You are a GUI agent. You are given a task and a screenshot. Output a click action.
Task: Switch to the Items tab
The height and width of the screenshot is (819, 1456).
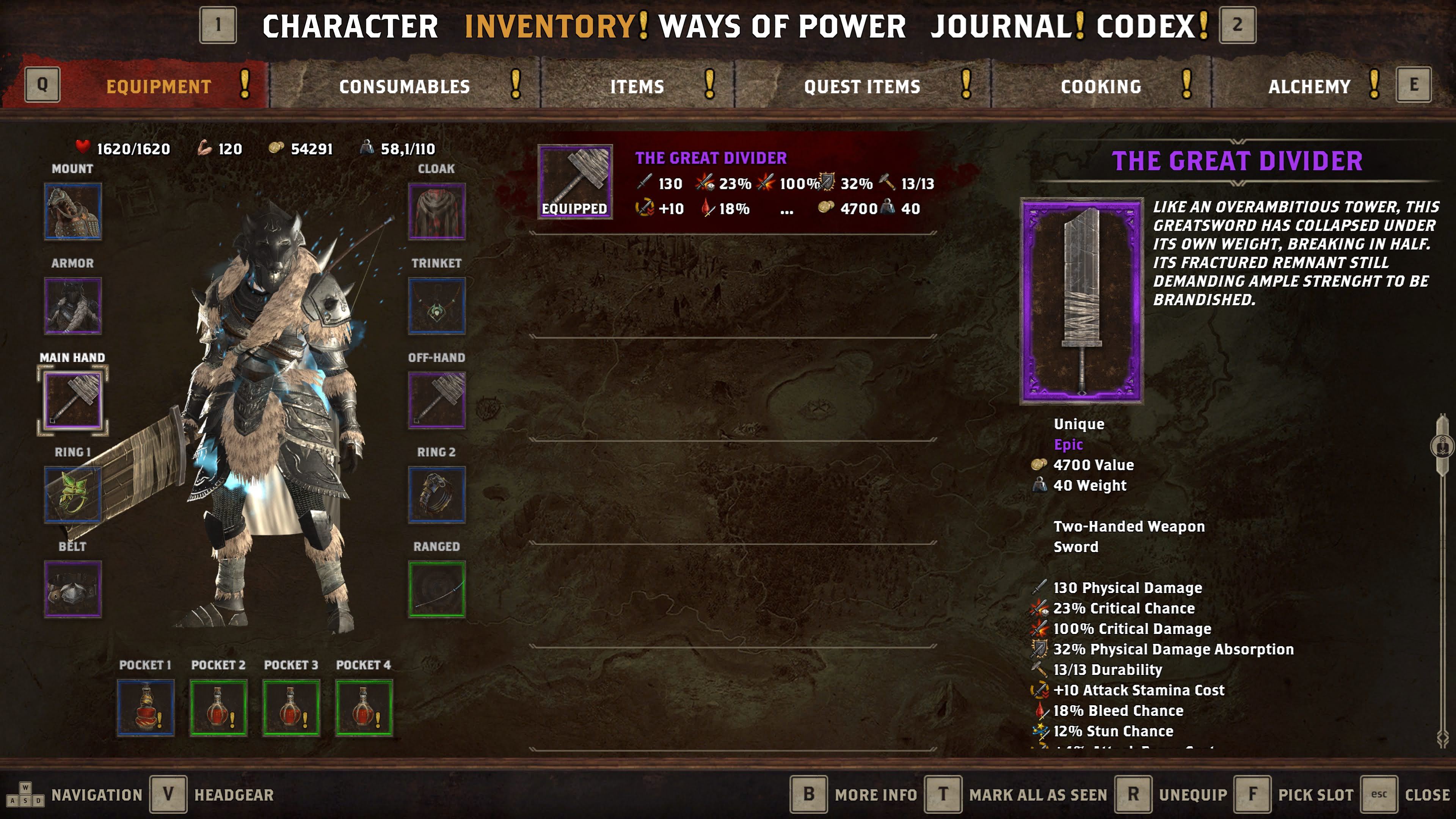pos(637,86)
